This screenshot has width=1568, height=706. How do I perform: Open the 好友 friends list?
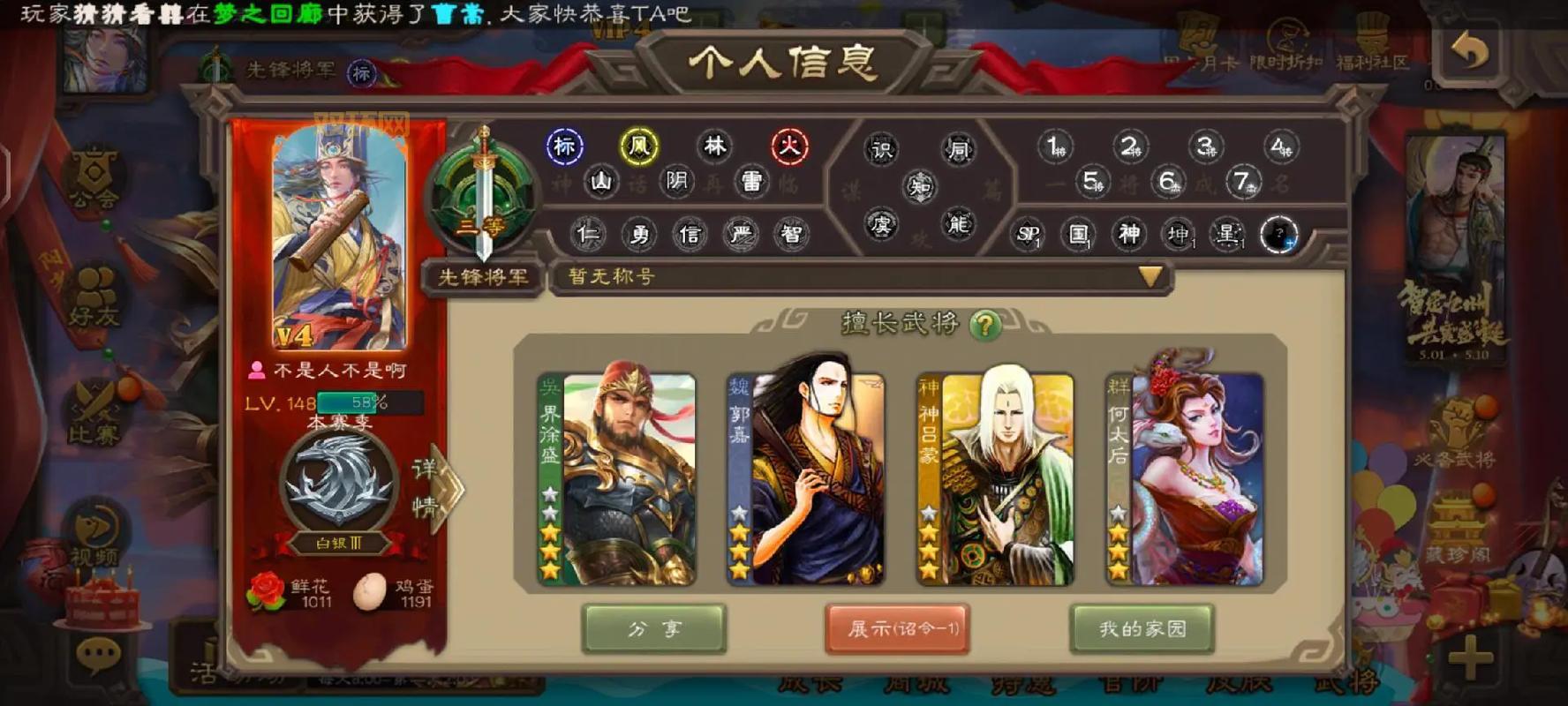click(97, 291)
